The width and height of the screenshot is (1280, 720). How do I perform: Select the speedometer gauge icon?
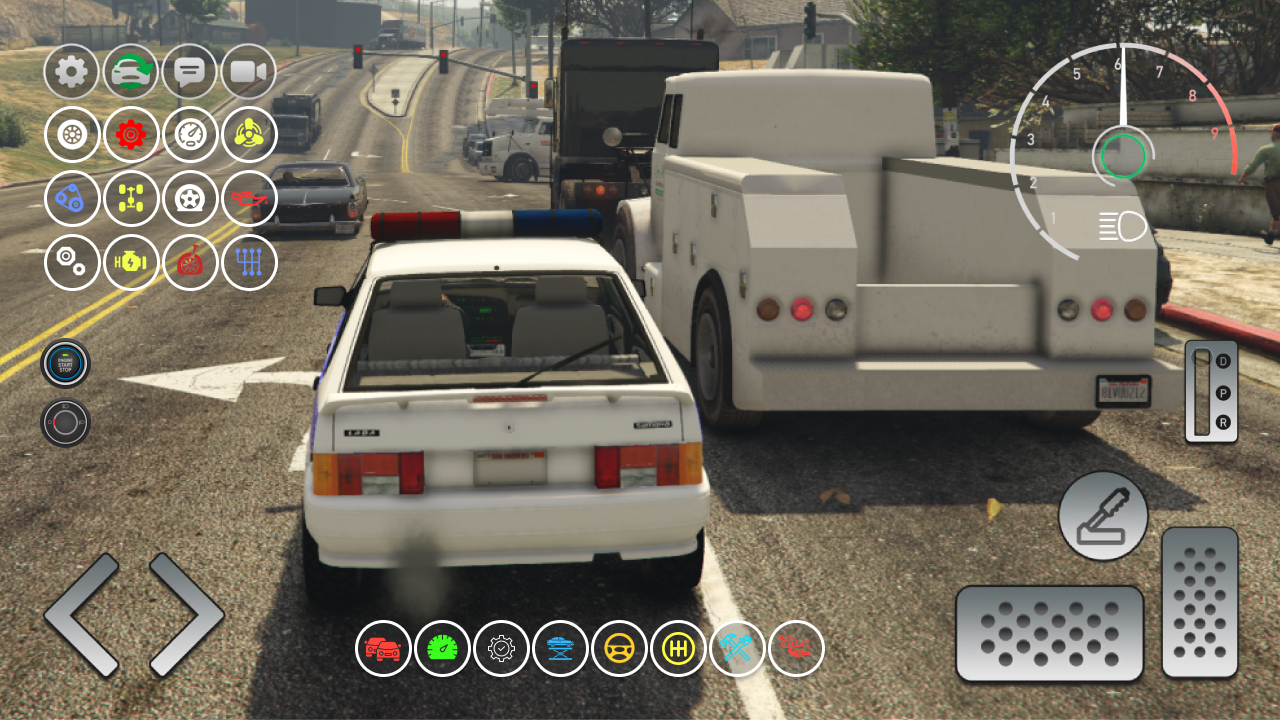(x=189, y=135)
